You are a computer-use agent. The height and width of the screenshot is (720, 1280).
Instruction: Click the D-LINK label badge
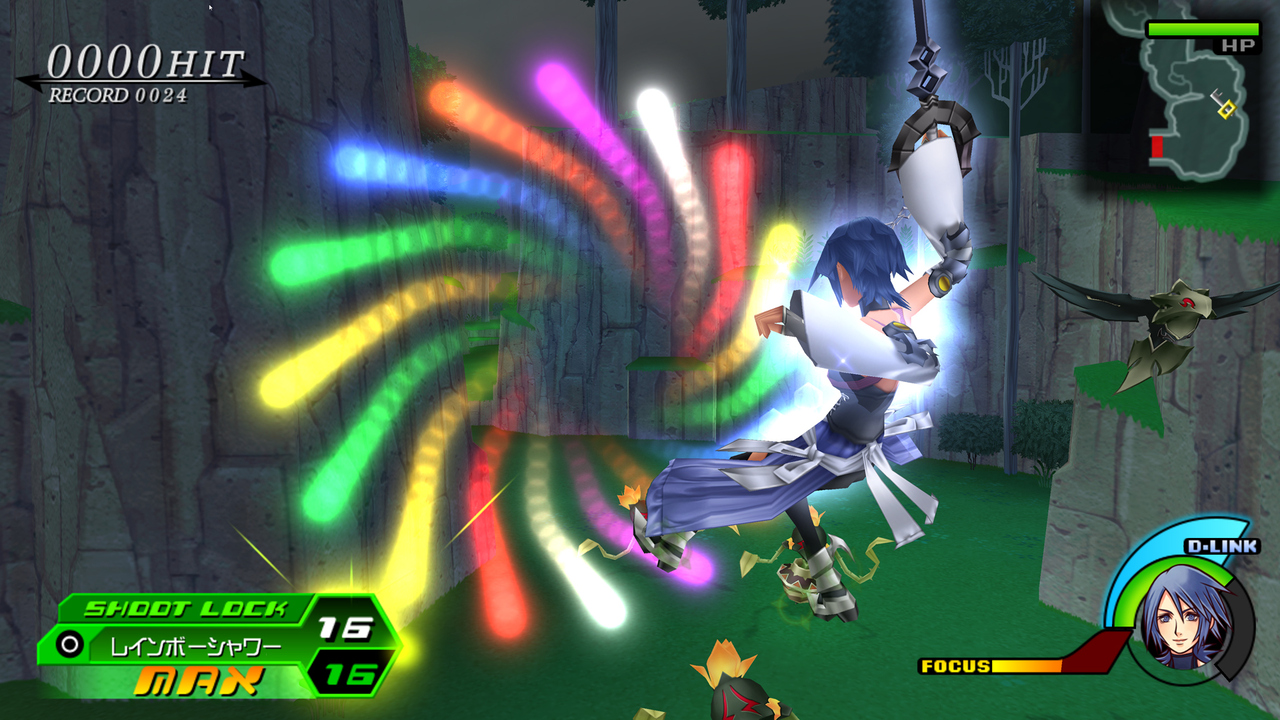[x=1221, y=546]
